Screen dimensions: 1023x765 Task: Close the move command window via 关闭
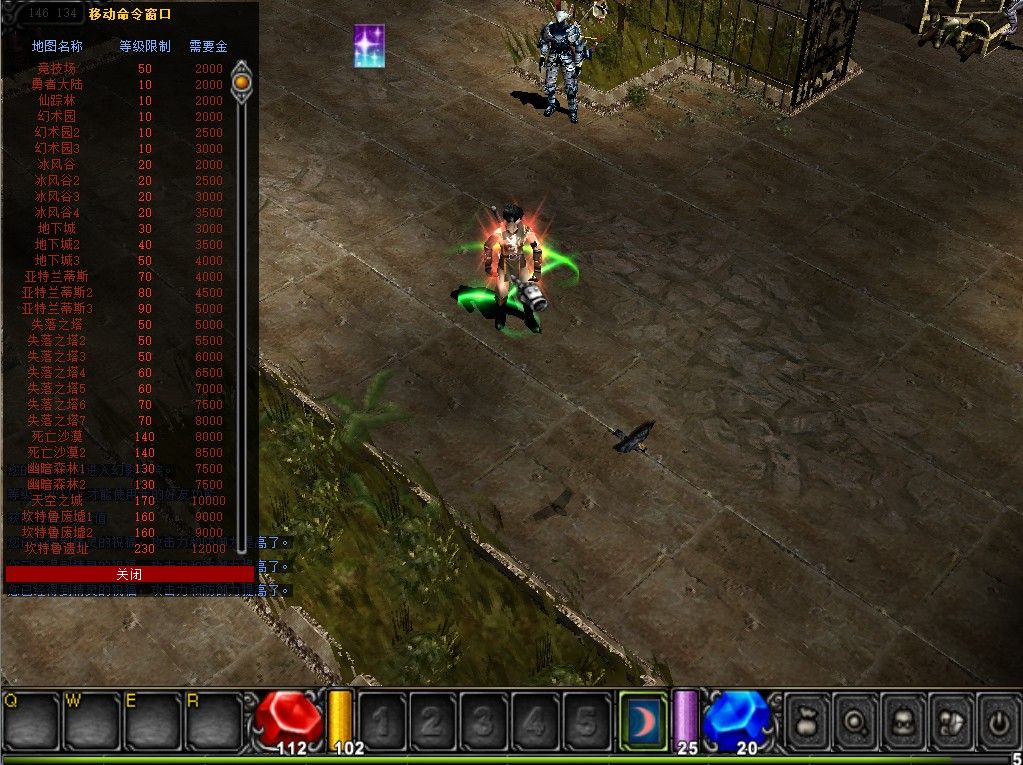[129, 574]
